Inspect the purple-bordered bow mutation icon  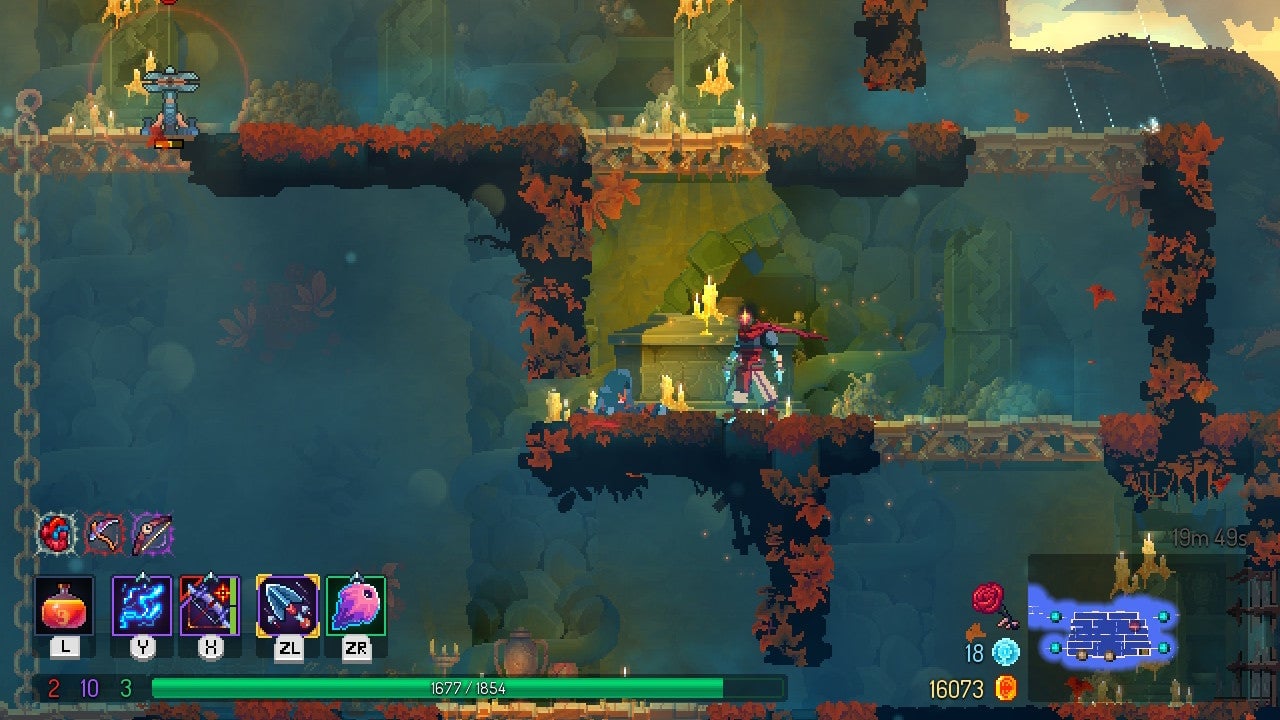coord(152,534)
